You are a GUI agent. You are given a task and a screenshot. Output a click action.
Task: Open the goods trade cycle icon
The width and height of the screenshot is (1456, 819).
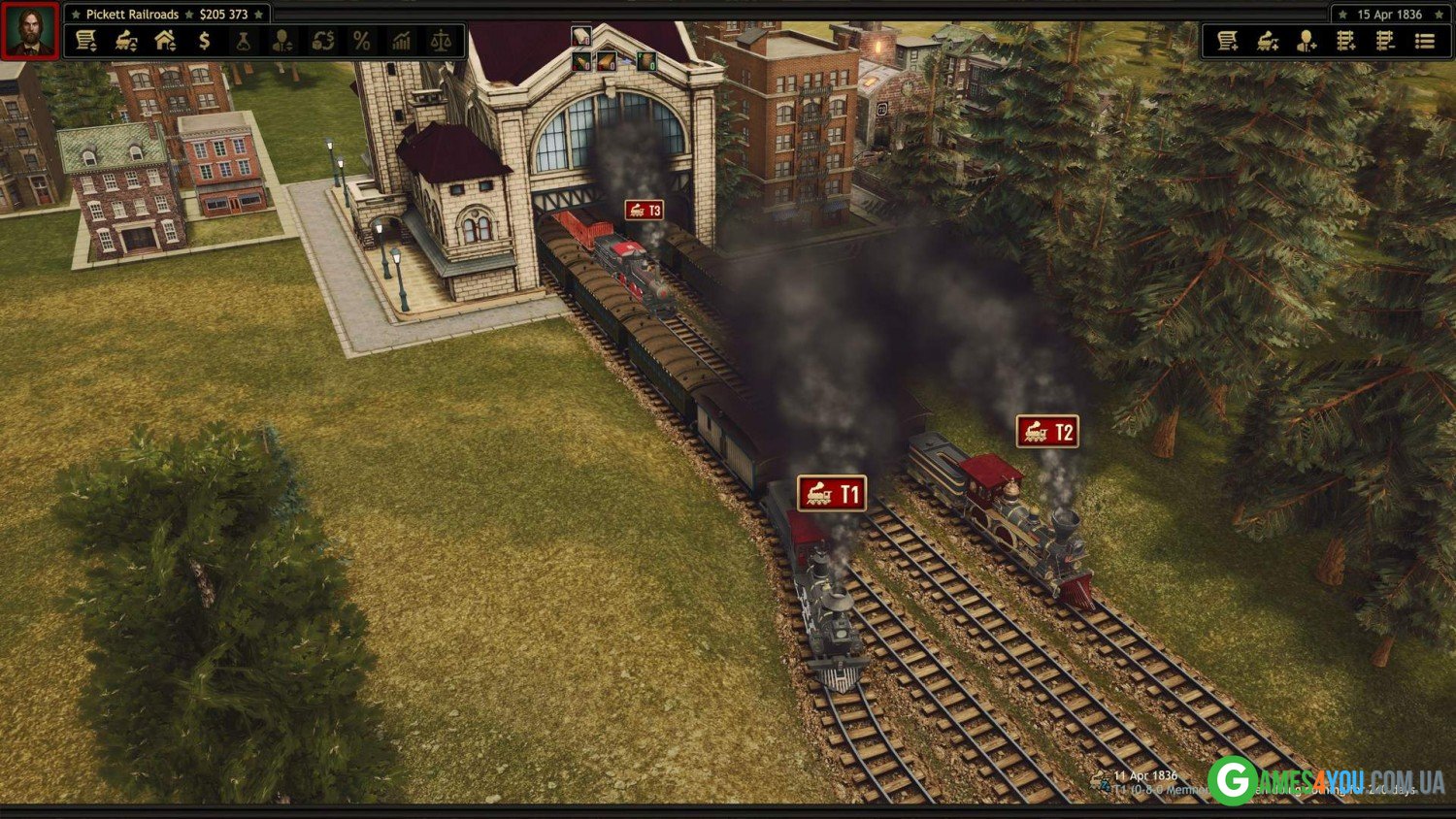322,41
